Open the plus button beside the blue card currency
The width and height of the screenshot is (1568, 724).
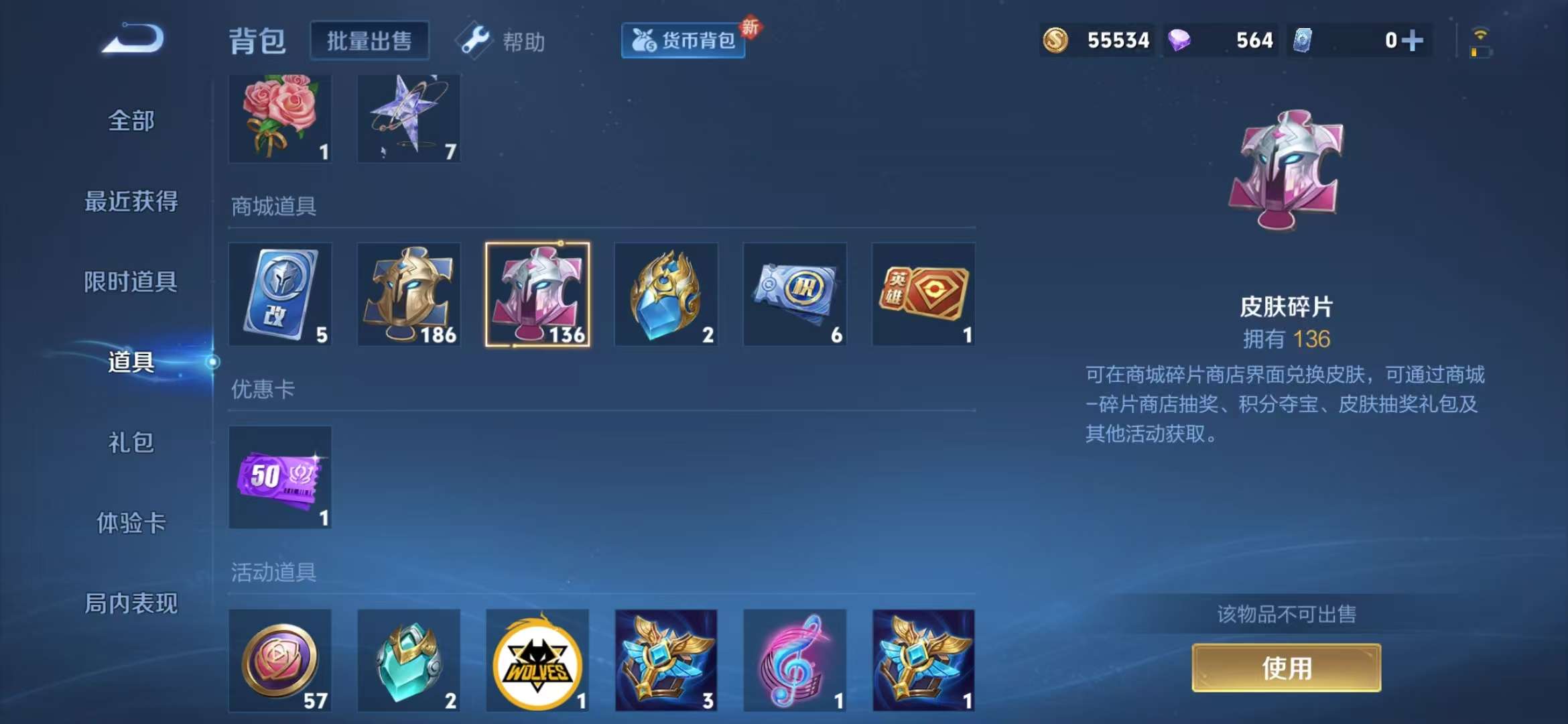coord(1413,40)
